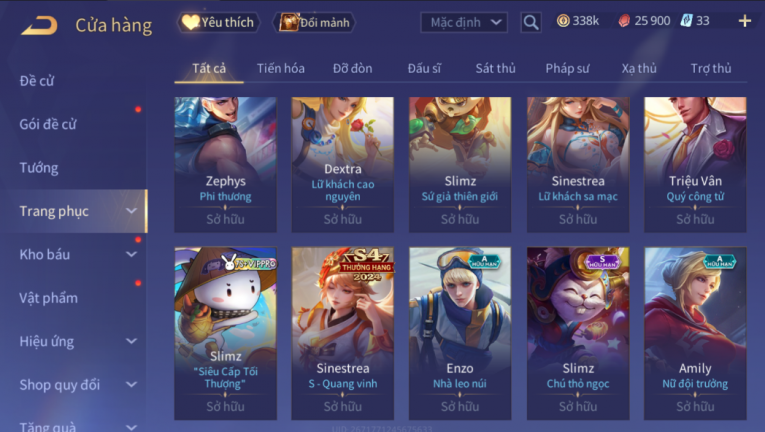Image resolution: width=765 pixels, height=432 pixels.
Task: Open the Đổi mảnh fragment exchange
Action: coord(314,22)
